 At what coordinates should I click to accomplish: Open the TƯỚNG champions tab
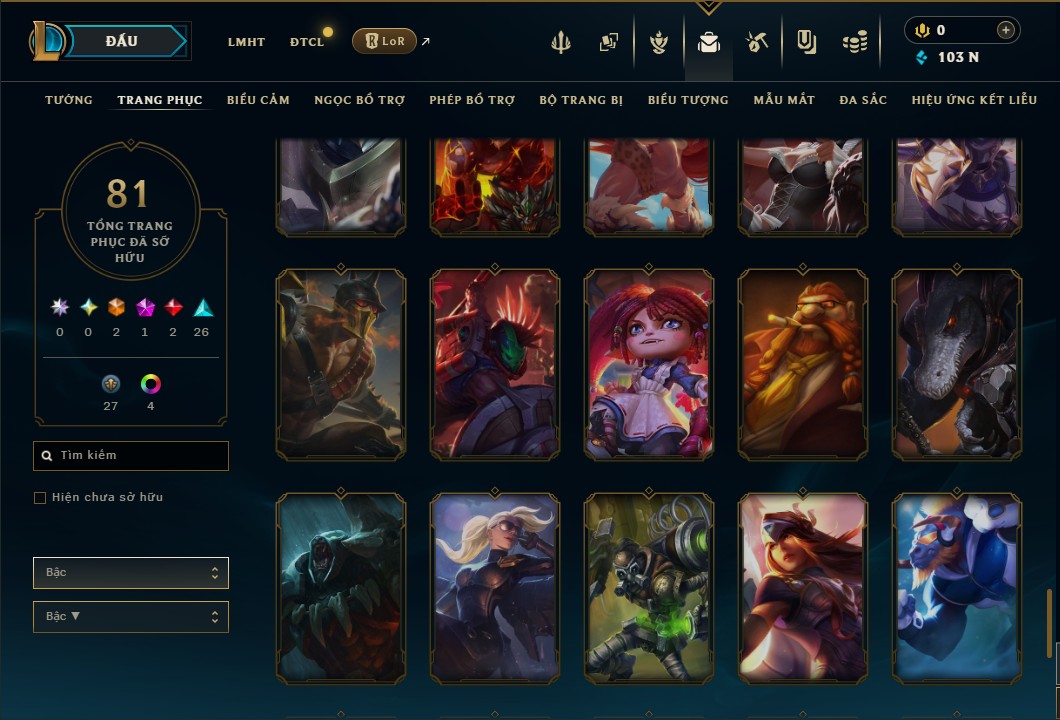(69, 100)
